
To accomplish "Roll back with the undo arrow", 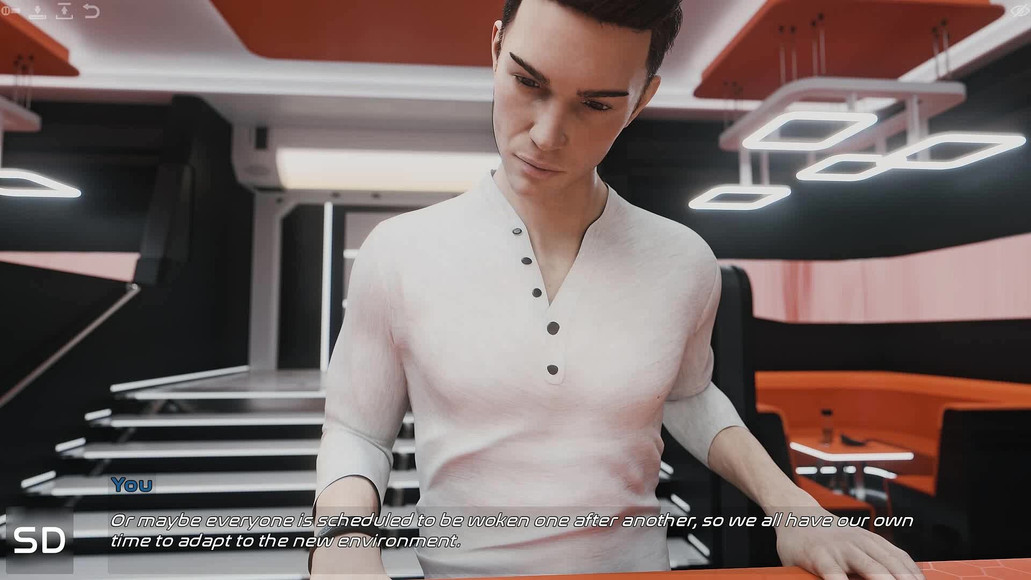I will click(x=91, y=12).
